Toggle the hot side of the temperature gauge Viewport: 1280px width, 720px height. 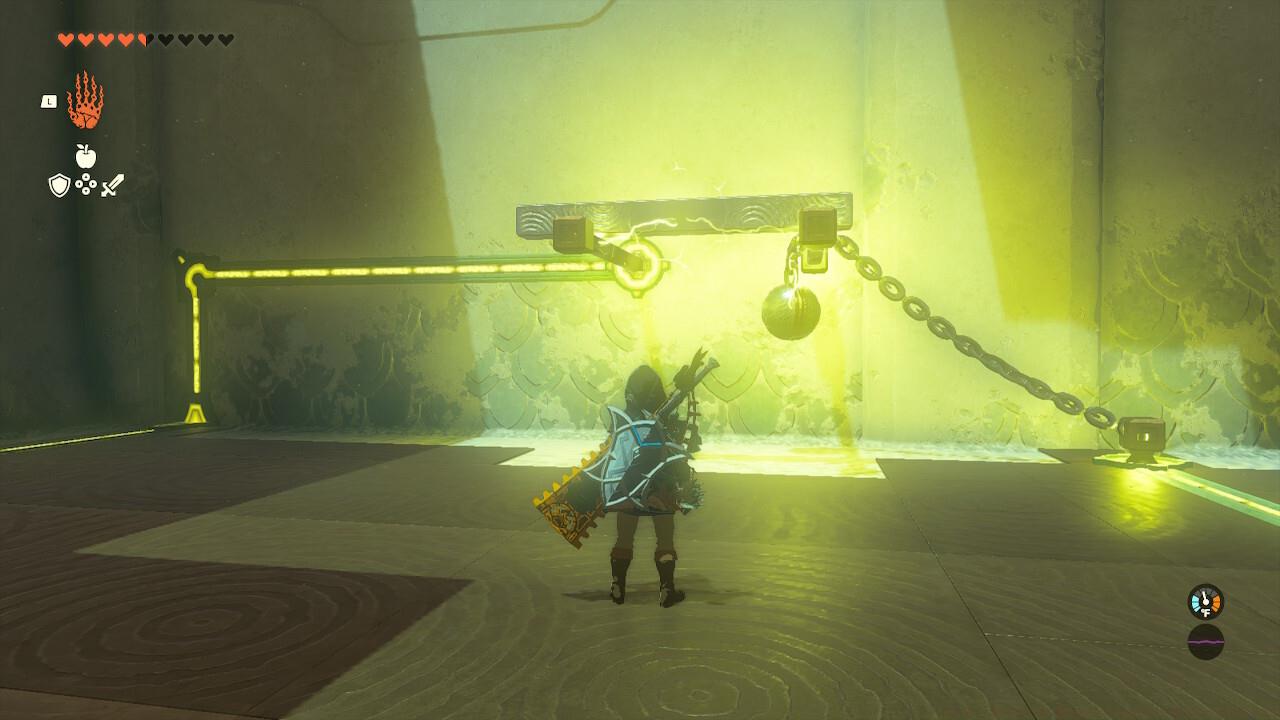pyautogui.click(x=1218, y=602)
